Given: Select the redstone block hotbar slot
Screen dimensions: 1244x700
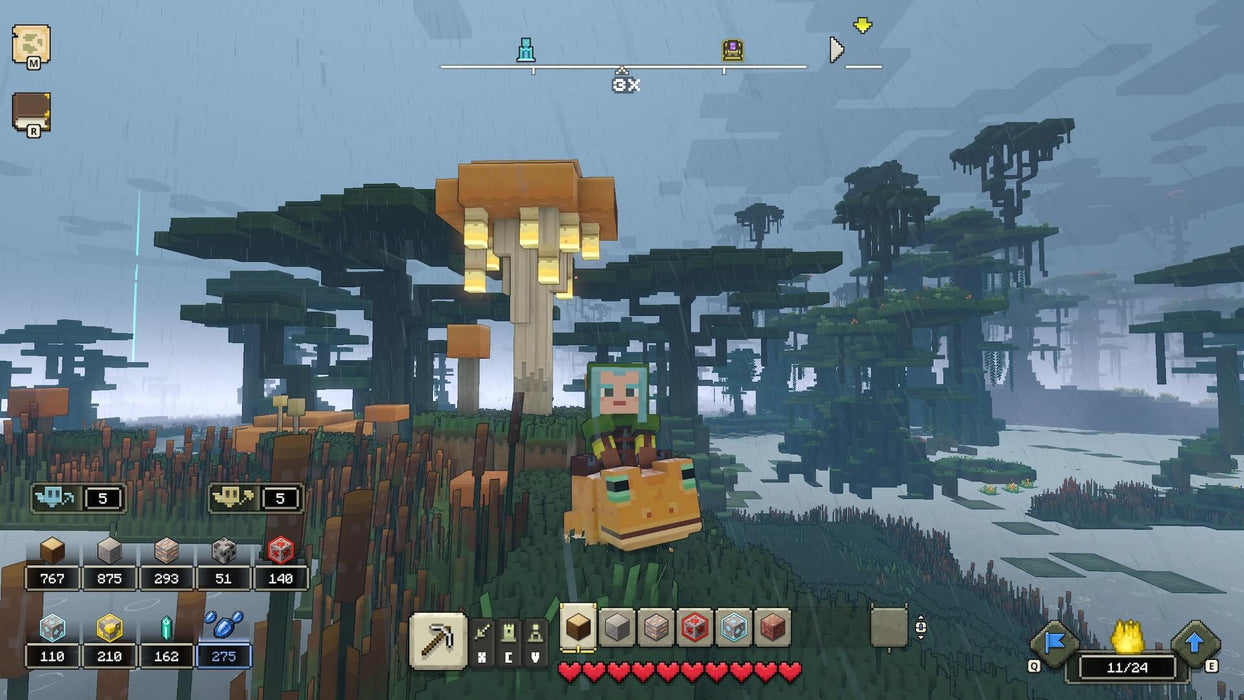Looking at the screenshot, I should 695,628.
